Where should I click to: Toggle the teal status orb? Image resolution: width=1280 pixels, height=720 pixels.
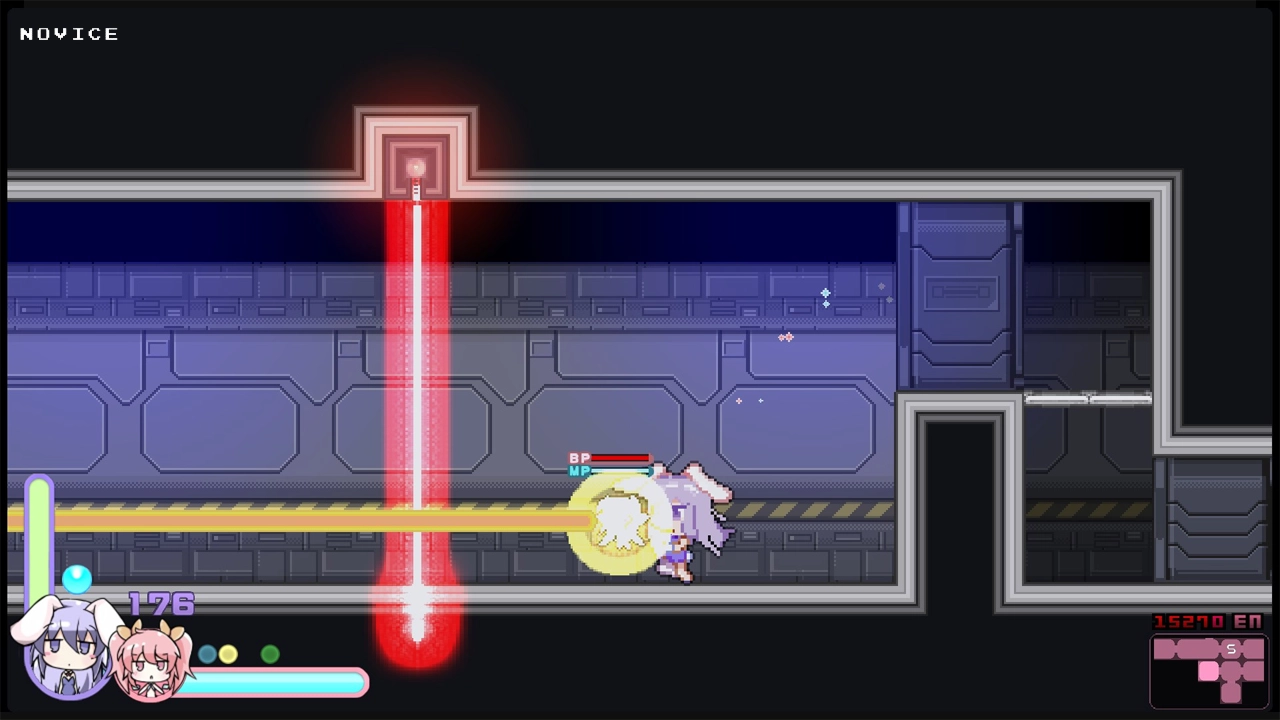pos(205,654)
